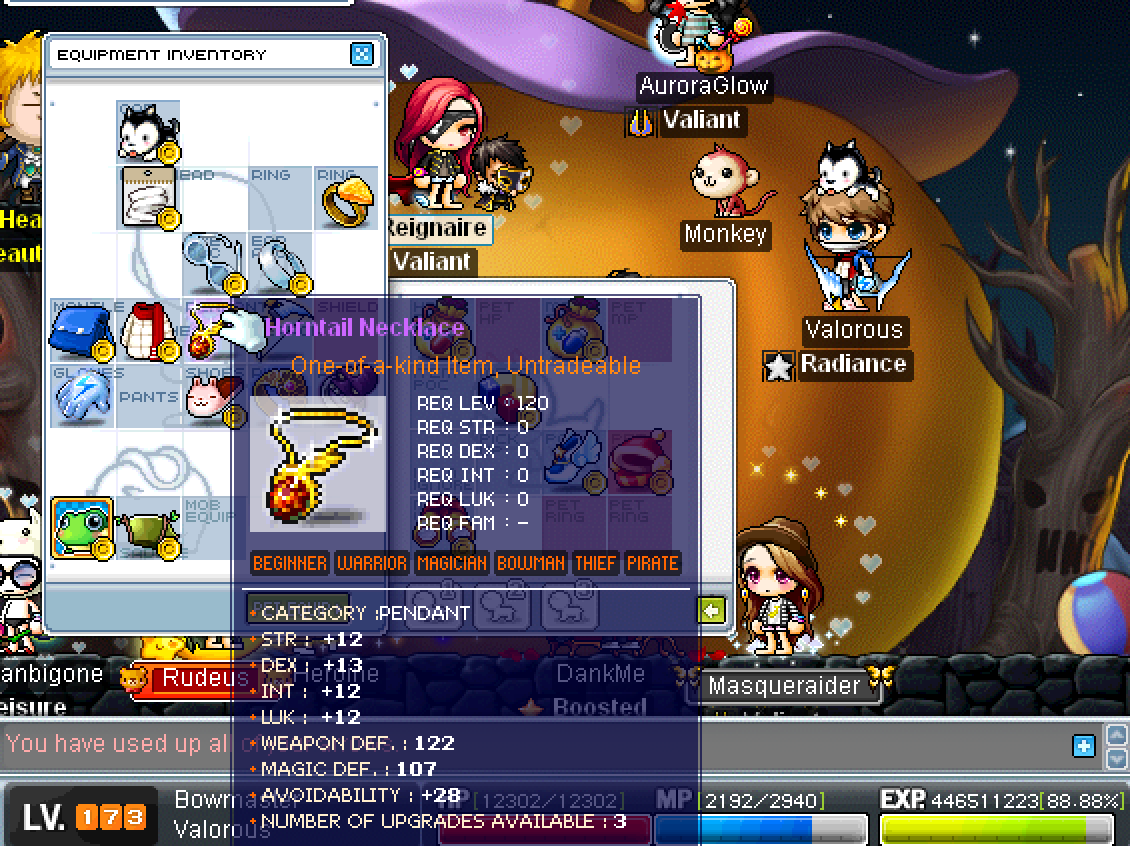Select the blue pet shoes item

point(573,461)
